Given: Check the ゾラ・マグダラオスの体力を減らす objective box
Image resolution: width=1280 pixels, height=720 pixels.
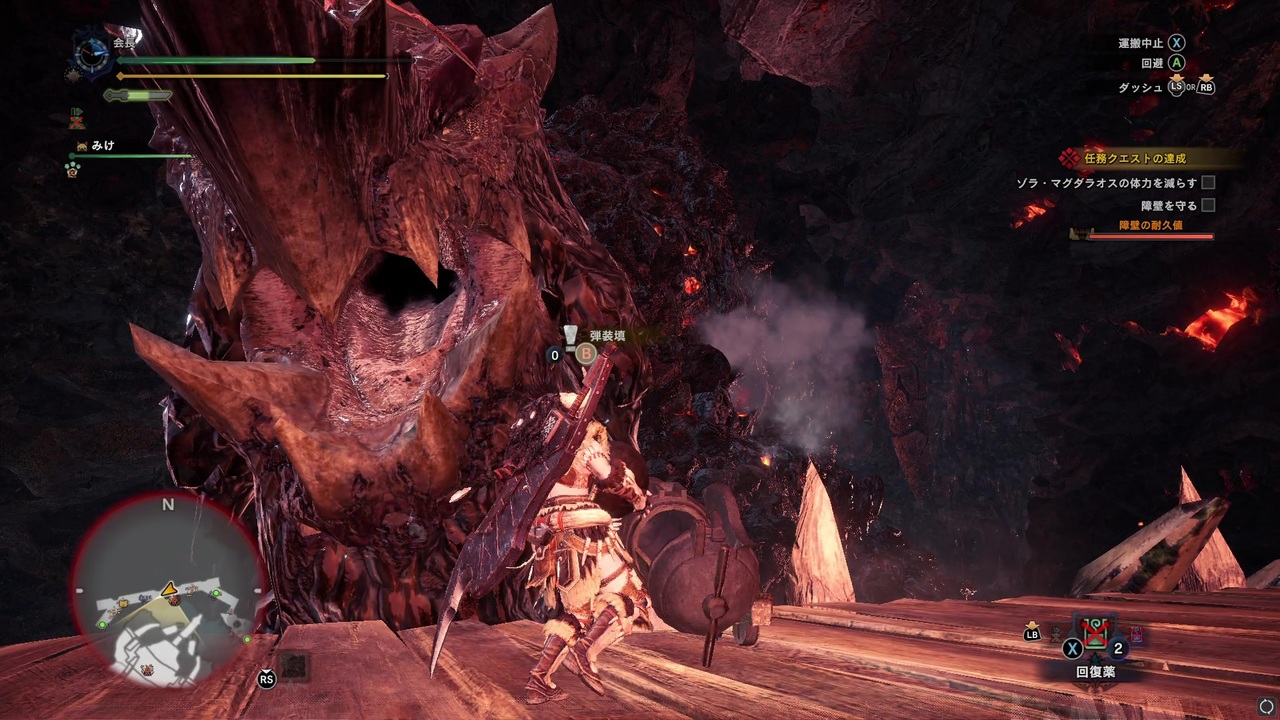Looking at the screenshot, I should [x=1208, y=183].
